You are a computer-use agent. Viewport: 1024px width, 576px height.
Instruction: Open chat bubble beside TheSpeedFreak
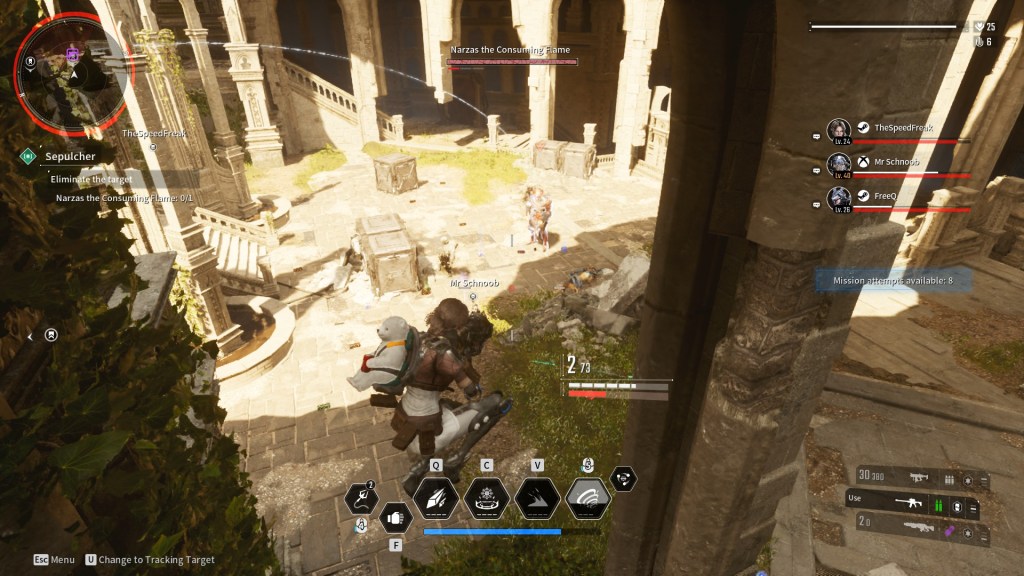pos(817,137)
